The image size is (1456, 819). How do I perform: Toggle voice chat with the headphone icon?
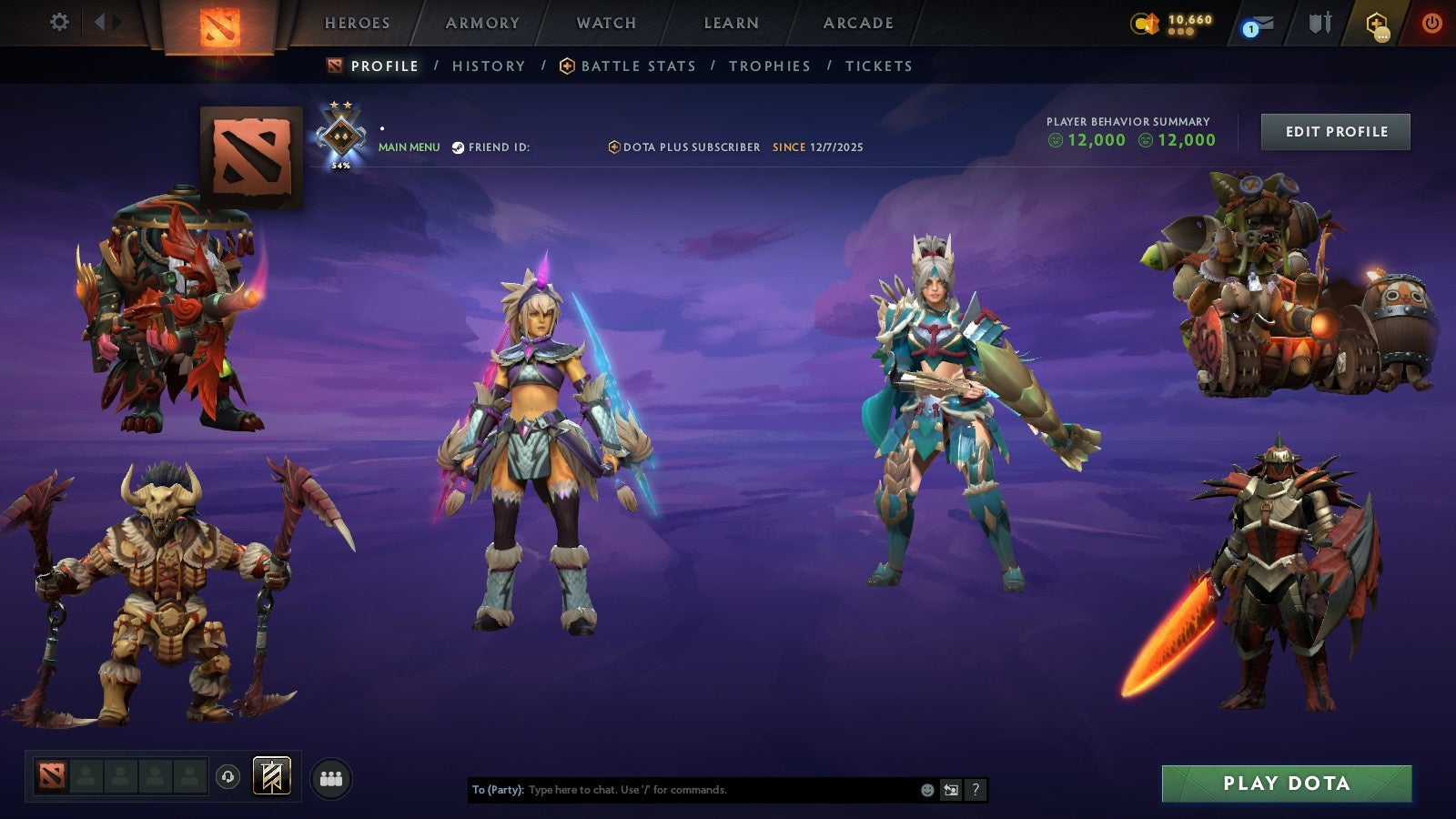228,777
